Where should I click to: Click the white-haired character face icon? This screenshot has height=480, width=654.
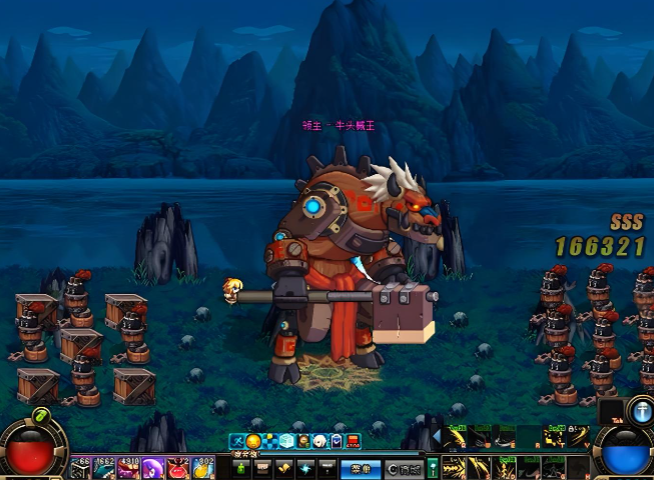click(319, 440)
